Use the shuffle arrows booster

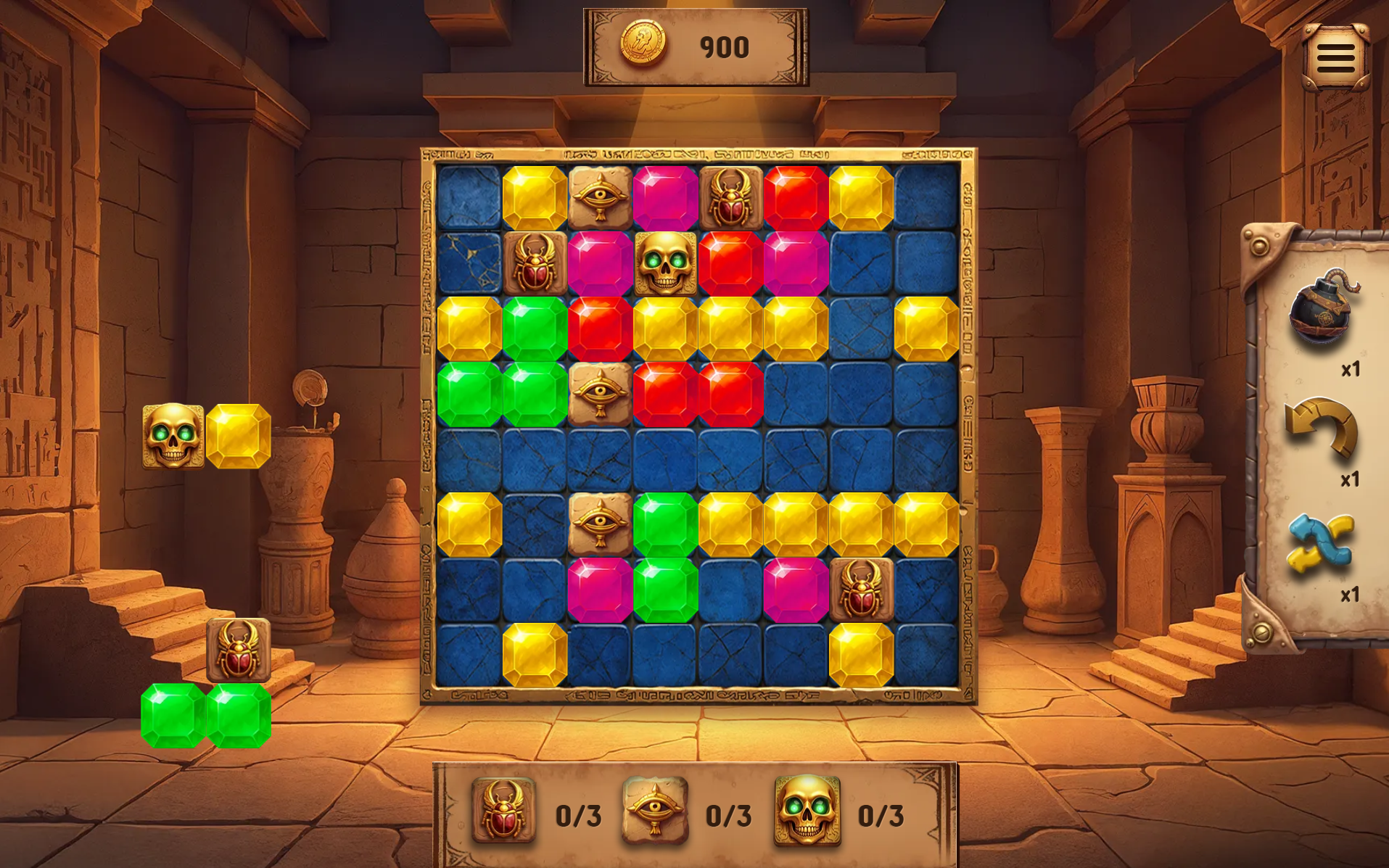(1320, 544)
